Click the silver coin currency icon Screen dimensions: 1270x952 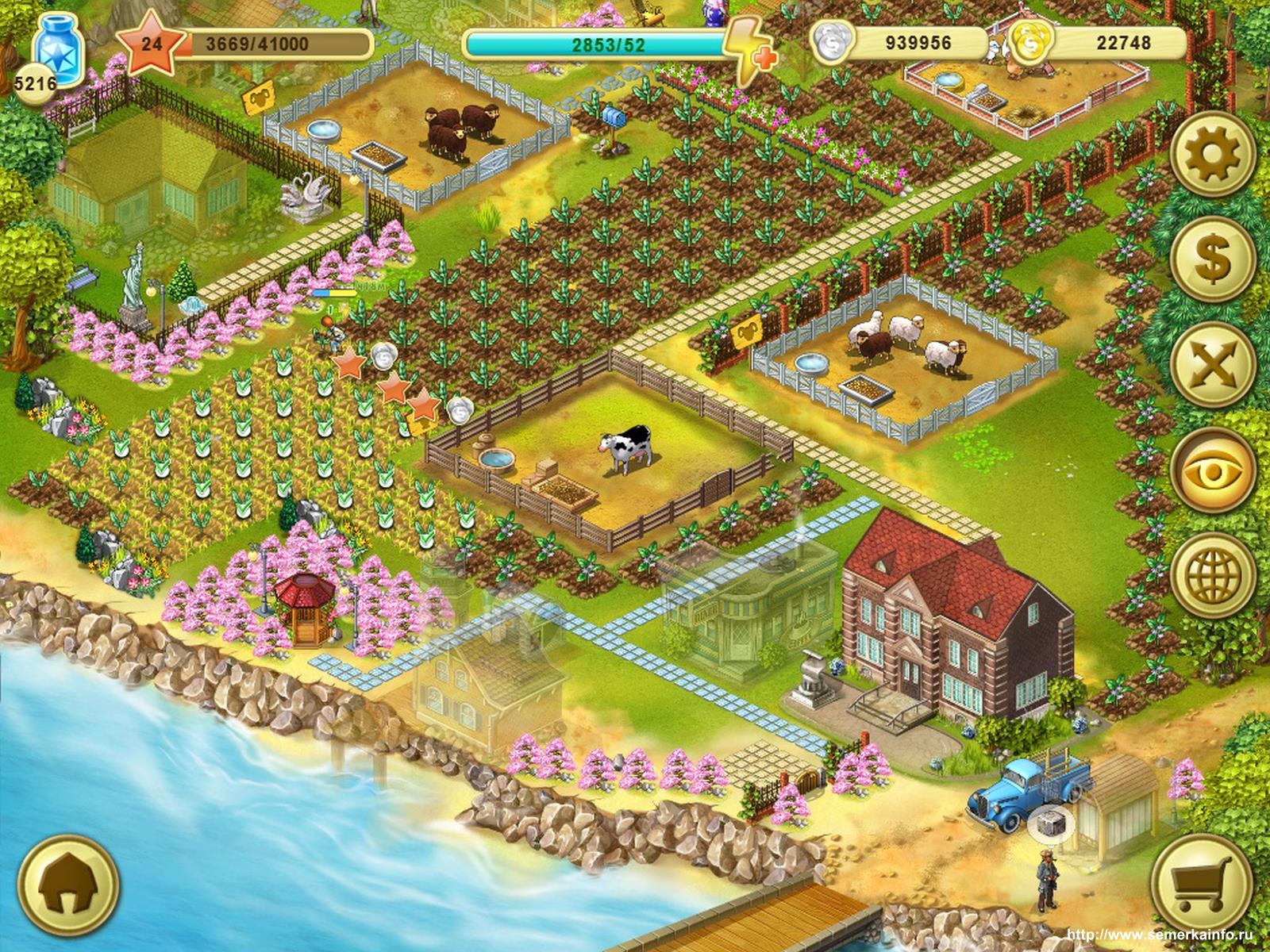pyautogui.click(x=830, y=43)
